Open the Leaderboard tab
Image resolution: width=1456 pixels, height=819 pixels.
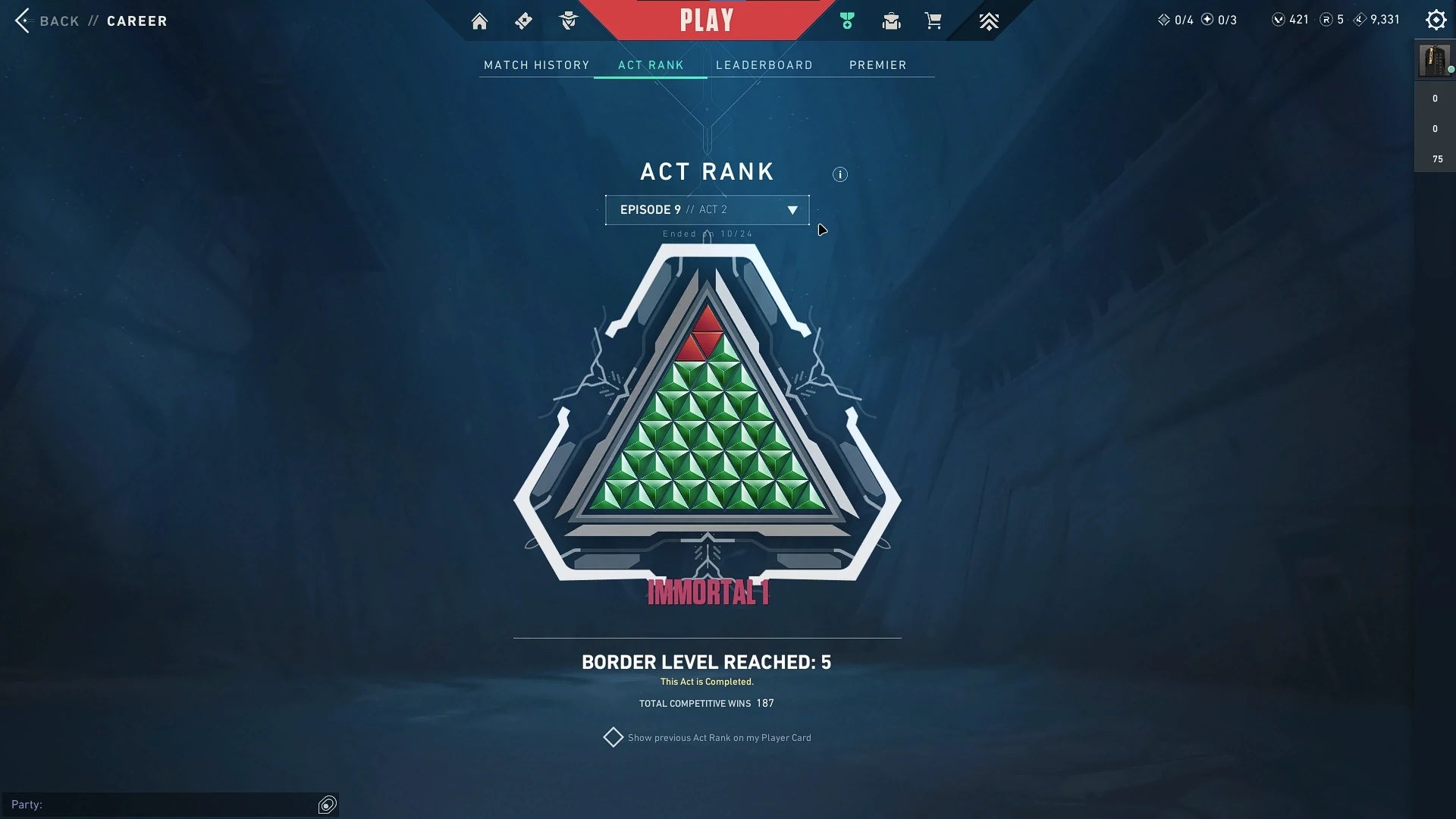pyautogui.click(x=764, y=65)
